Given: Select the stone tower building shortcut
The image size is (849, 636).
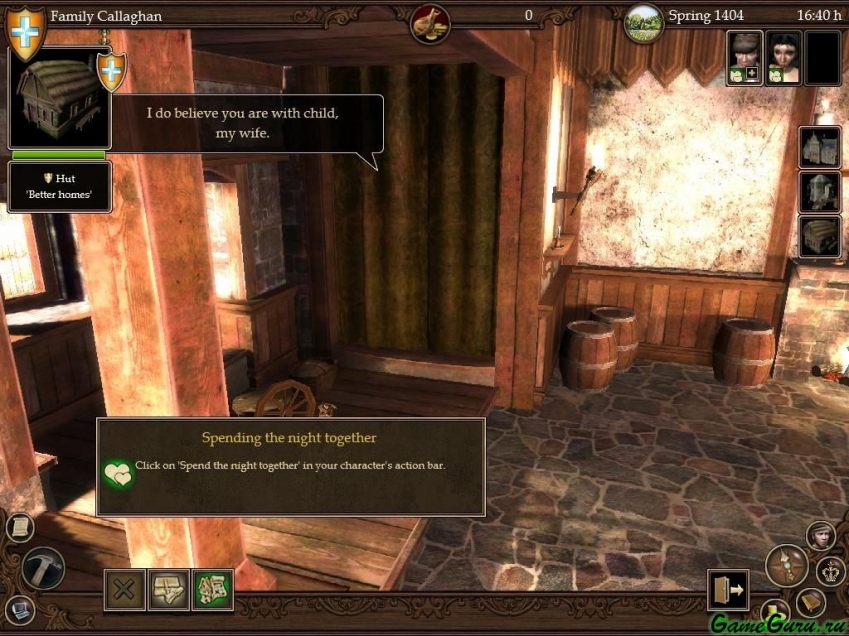Looking at the screenshot, I should (x=819, y=192).
